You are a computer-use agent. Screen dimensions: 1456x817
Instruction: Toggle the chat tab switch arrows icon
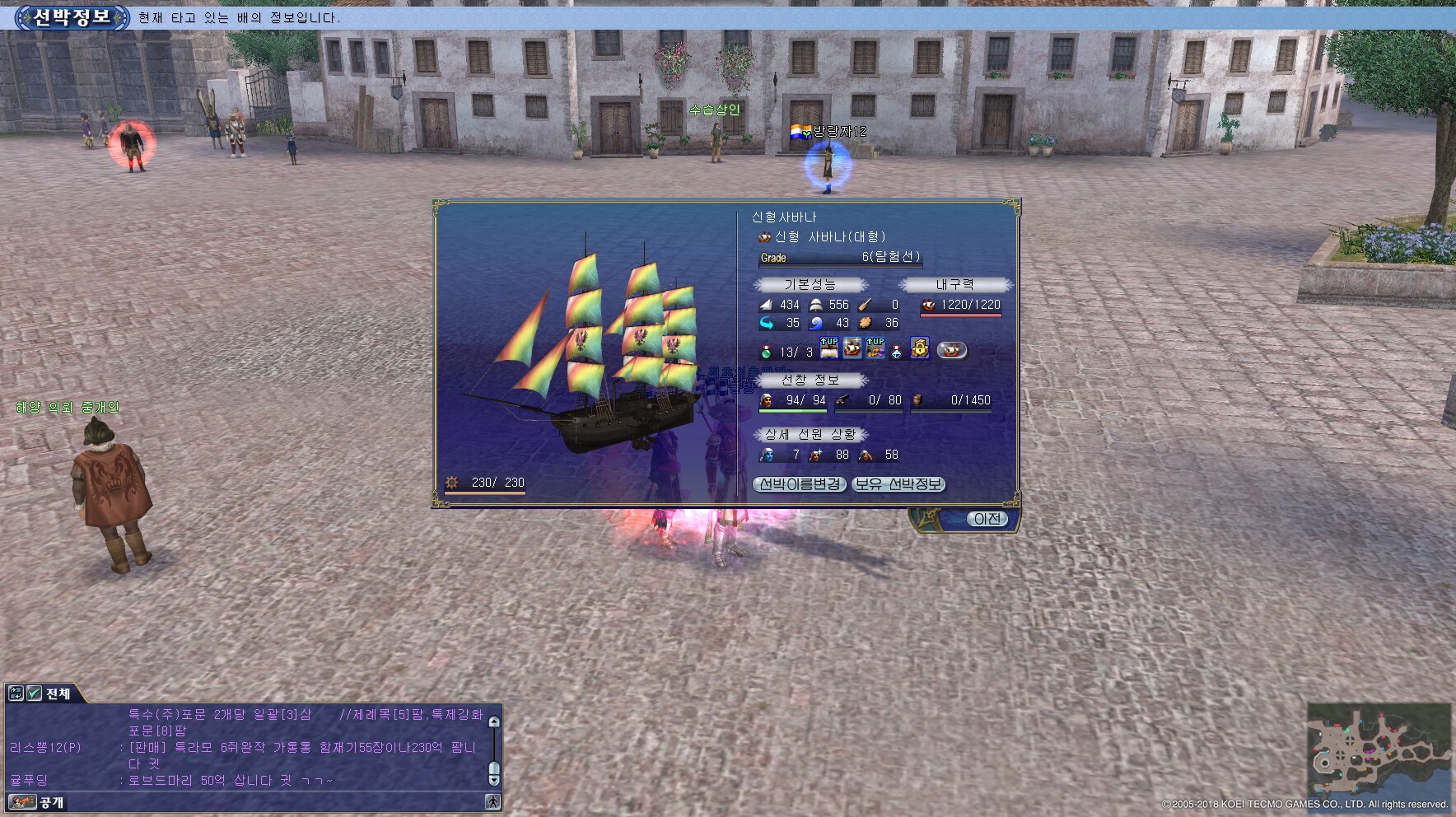click(x=16, y=693)
